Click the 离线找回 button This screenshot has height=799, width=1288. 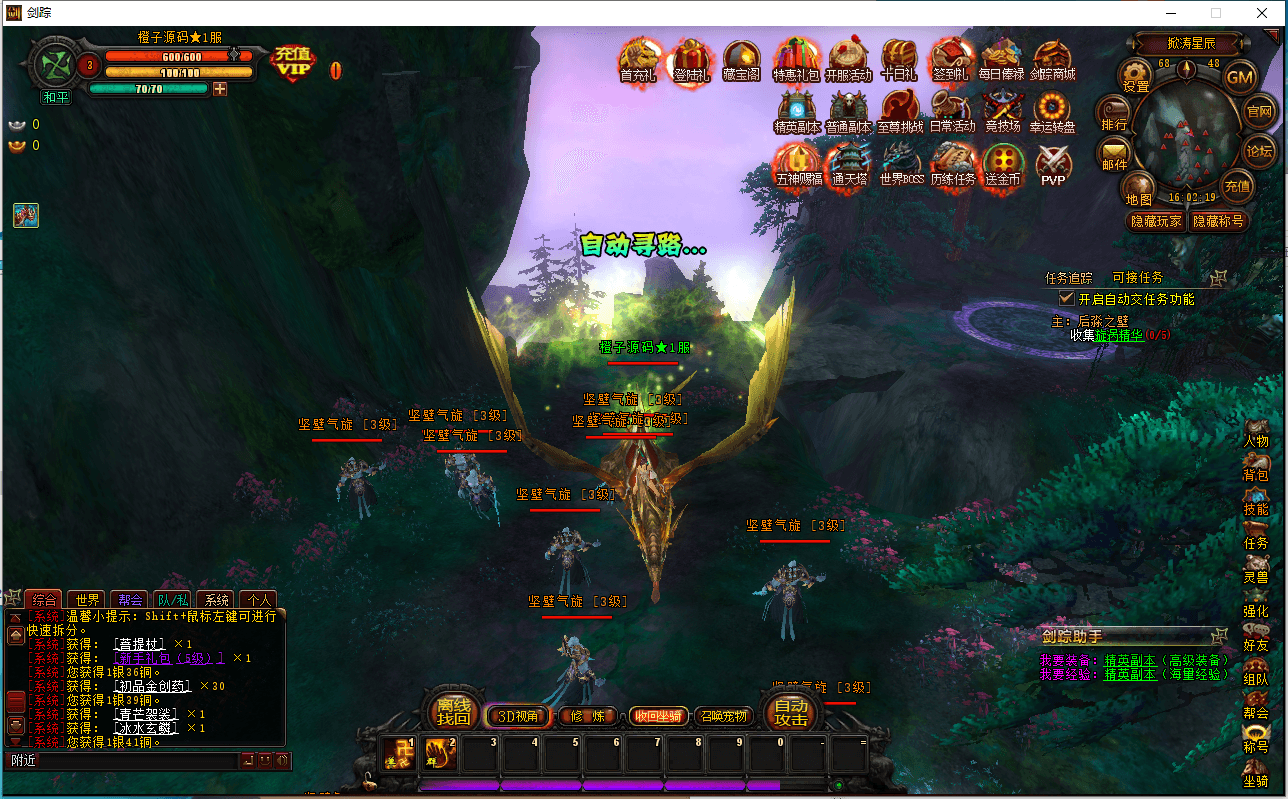click(x=454, y=712)
